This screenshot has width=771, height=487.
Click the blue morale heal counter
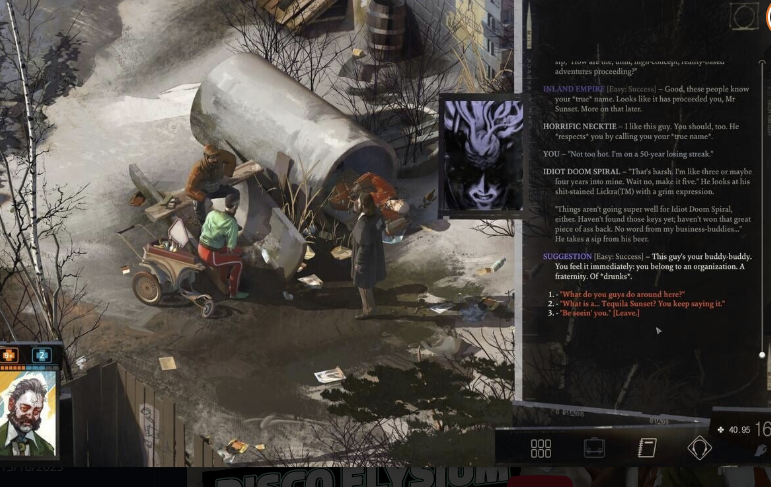pyautogui.click(x=42, y=354)
